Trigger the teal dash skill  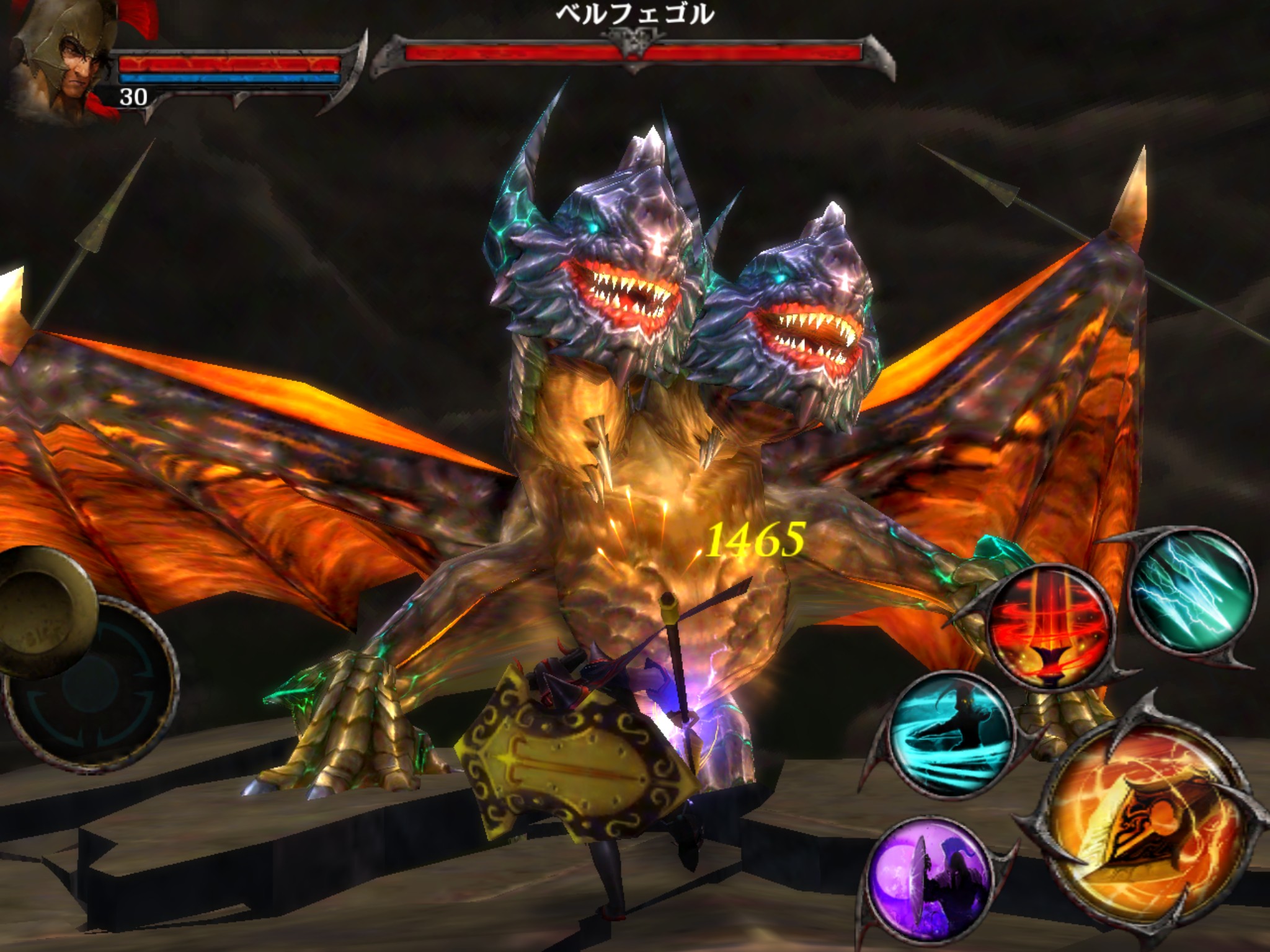click(x=952, y=733)
